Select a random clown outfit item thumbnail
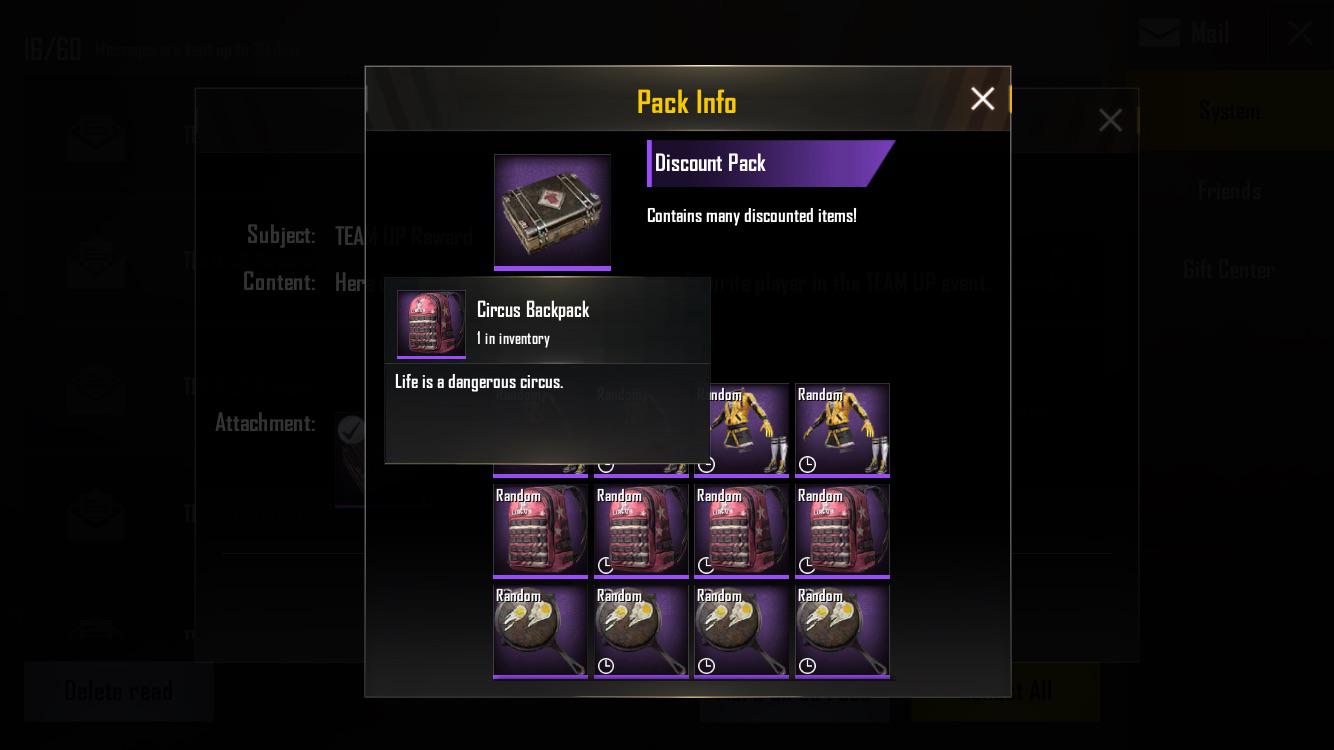This screenshot has width=1334, height=750. pyautogui.click(x=842, y=430)
